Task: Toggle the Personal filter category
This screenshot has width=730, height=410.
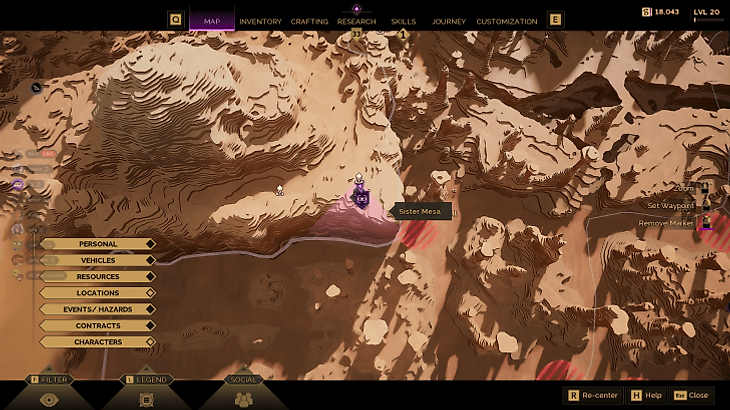Action: 98,244
